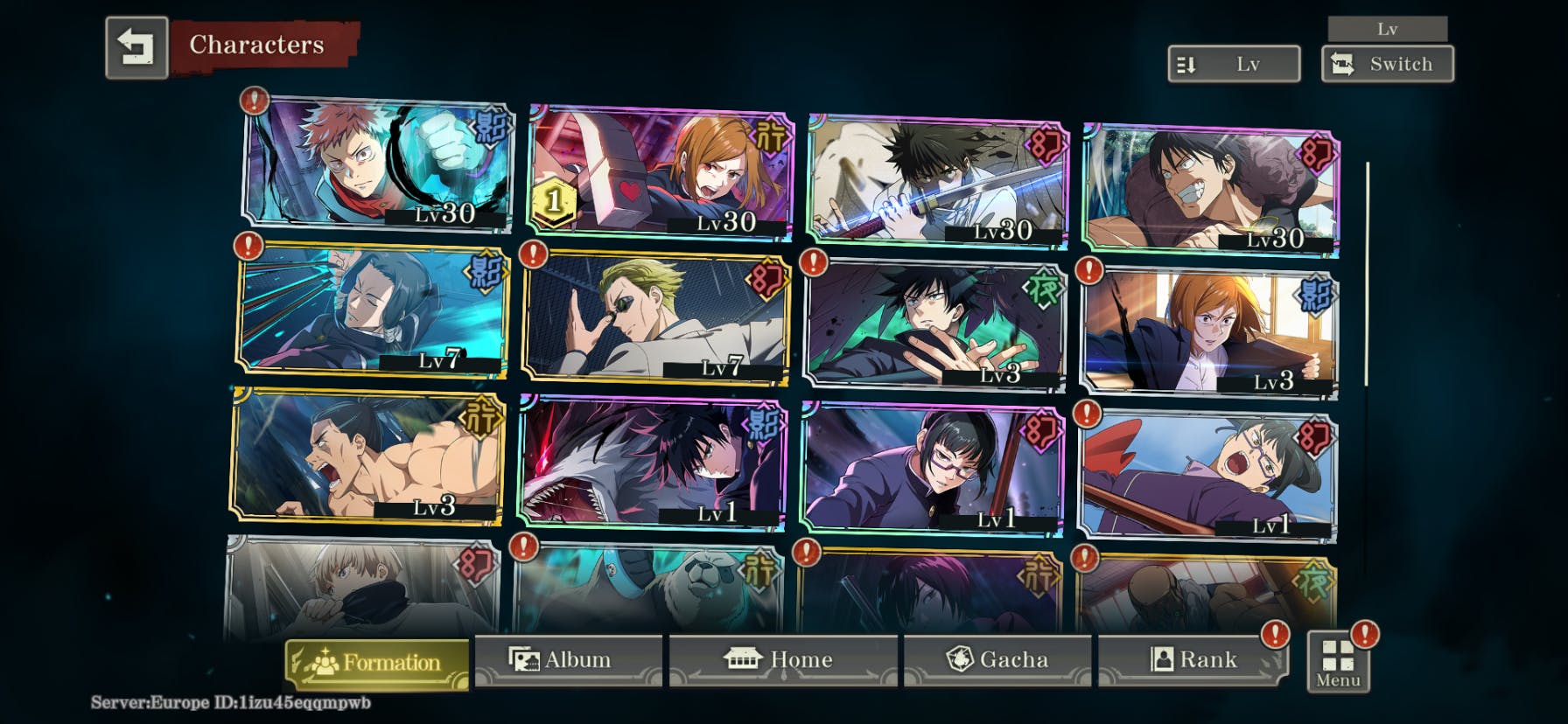
Task: Open the Lv sort order button
Action: point(1234,65)
